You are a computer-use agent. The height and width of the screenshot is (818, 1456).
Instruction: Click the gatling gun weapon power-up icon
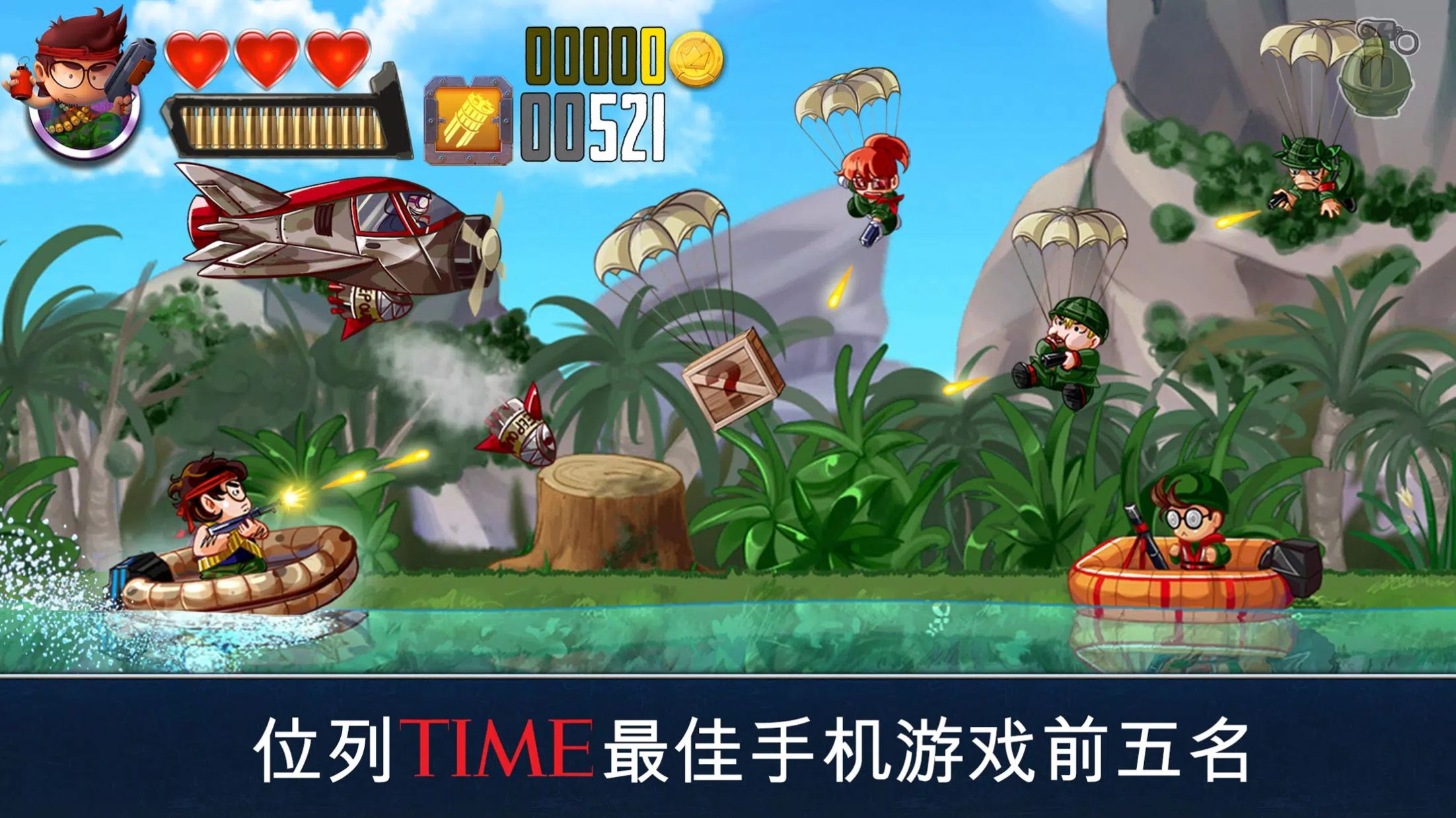tap(469, 122)
